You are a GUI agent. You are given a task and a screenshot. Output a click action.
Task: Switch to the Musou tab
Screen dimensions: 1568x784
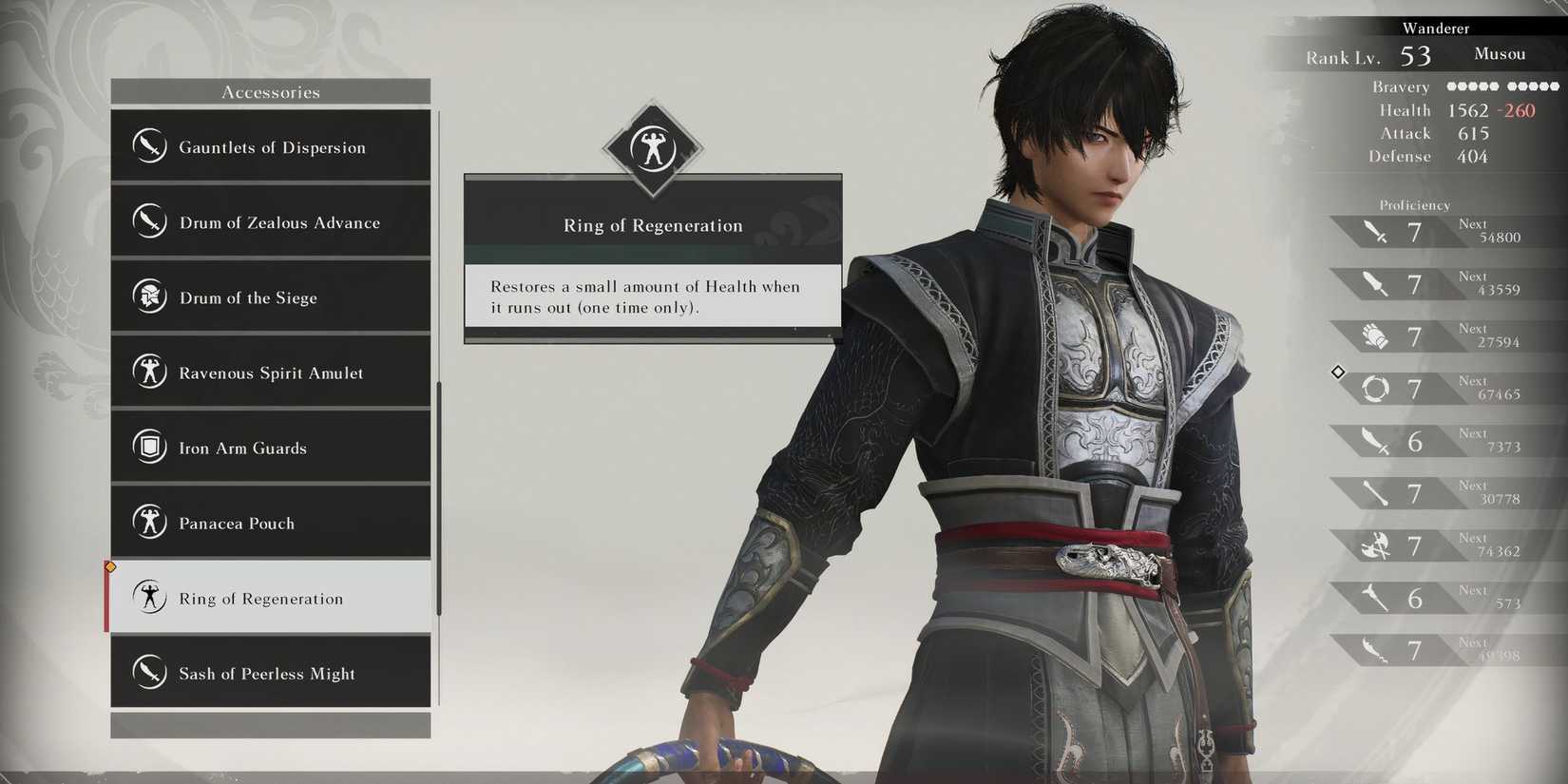(x=1500, y=54)
